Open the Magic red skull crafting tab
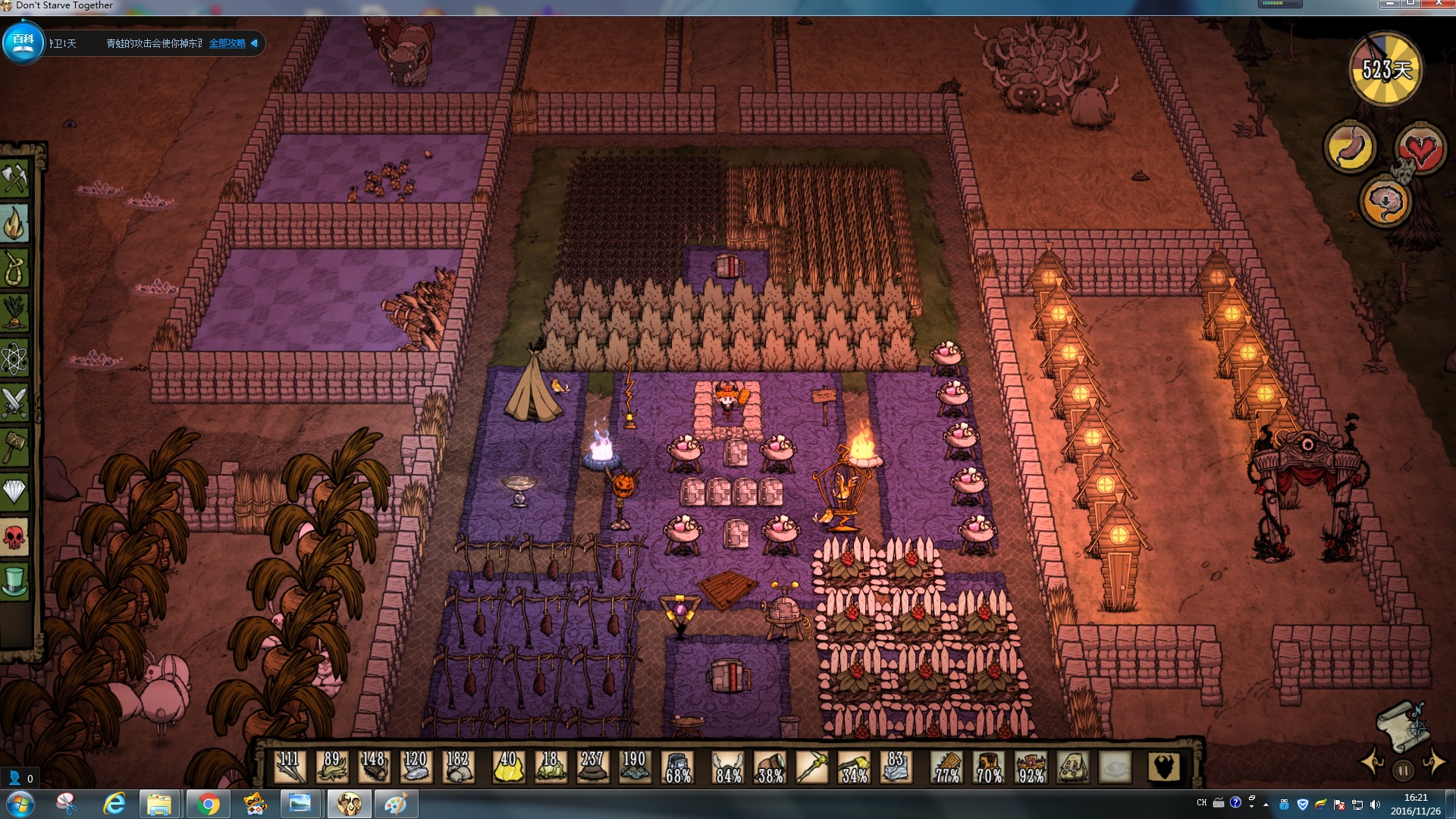This screenshot has width=1456, height=819. click(14, 537)
